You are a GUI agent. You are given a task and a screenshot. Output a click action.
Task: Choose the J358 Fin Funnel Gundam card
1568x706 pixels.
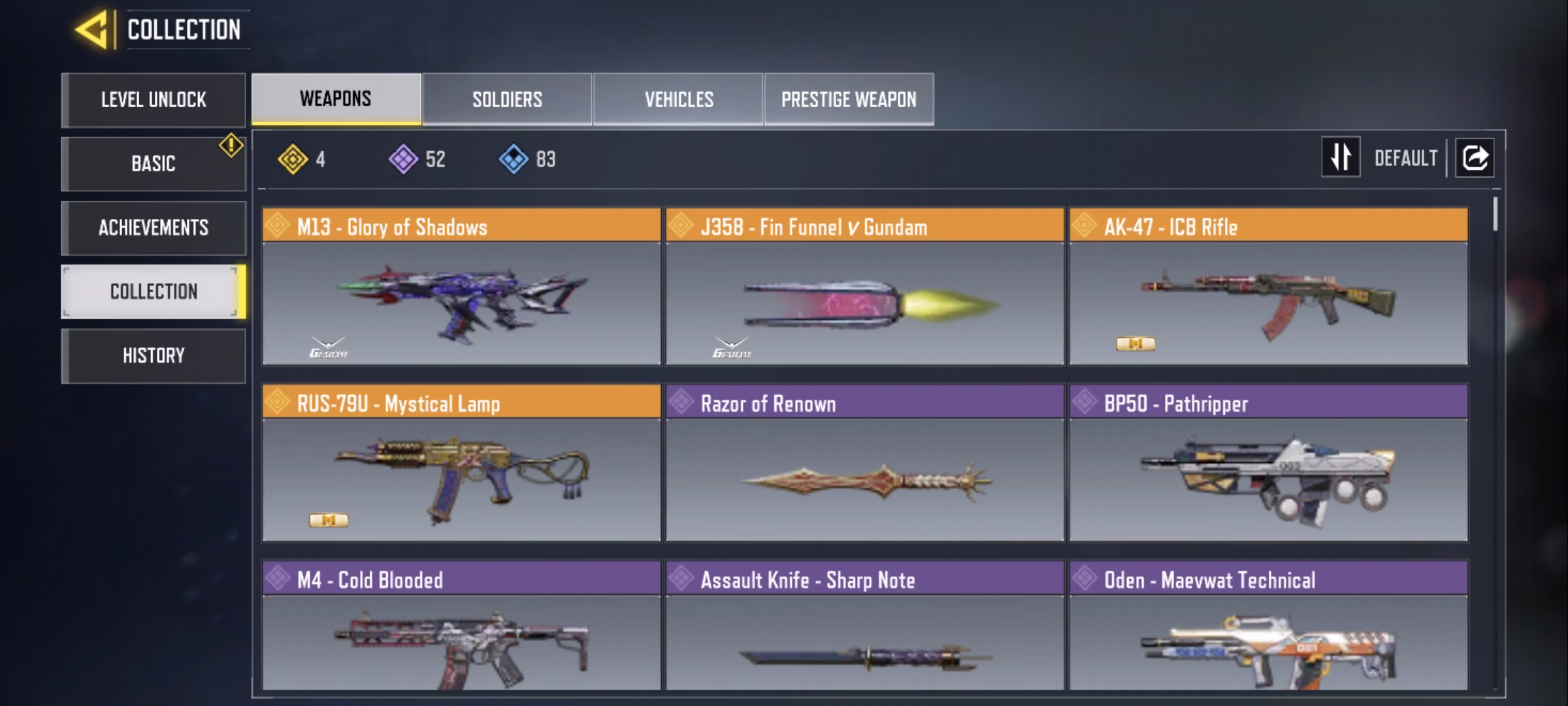[x=865, y=288]
